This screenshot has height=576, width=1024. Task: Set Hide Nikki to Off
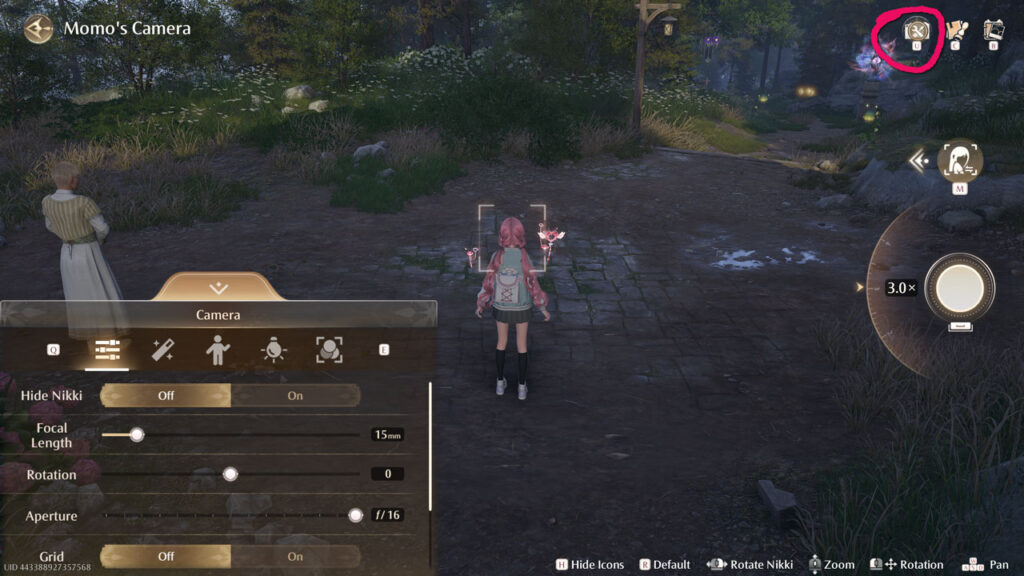[166, 395]
